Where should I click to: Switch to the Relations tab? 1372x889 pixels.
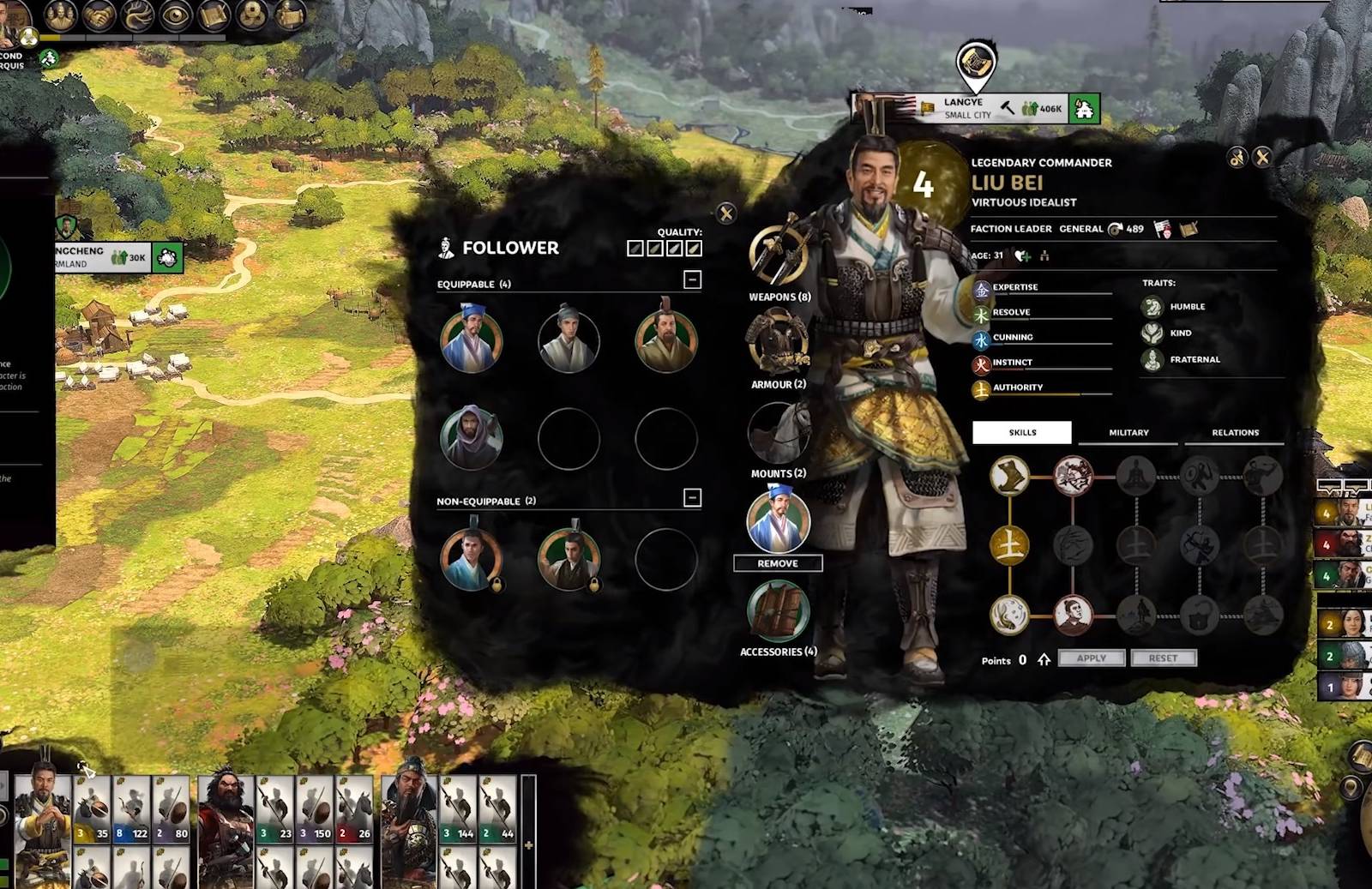pos(1235,433)
